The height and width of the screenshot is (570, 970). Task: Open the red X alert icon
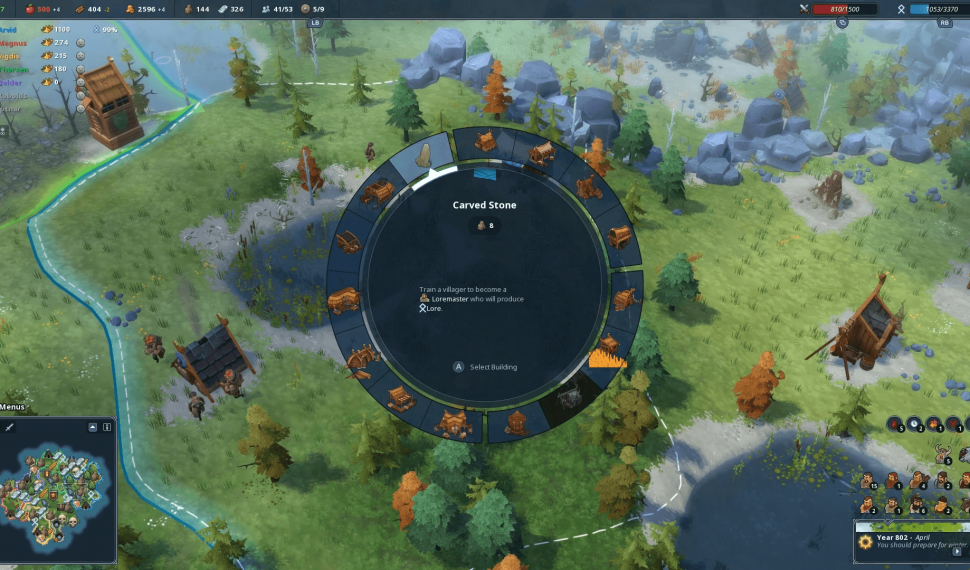point(953,424)
